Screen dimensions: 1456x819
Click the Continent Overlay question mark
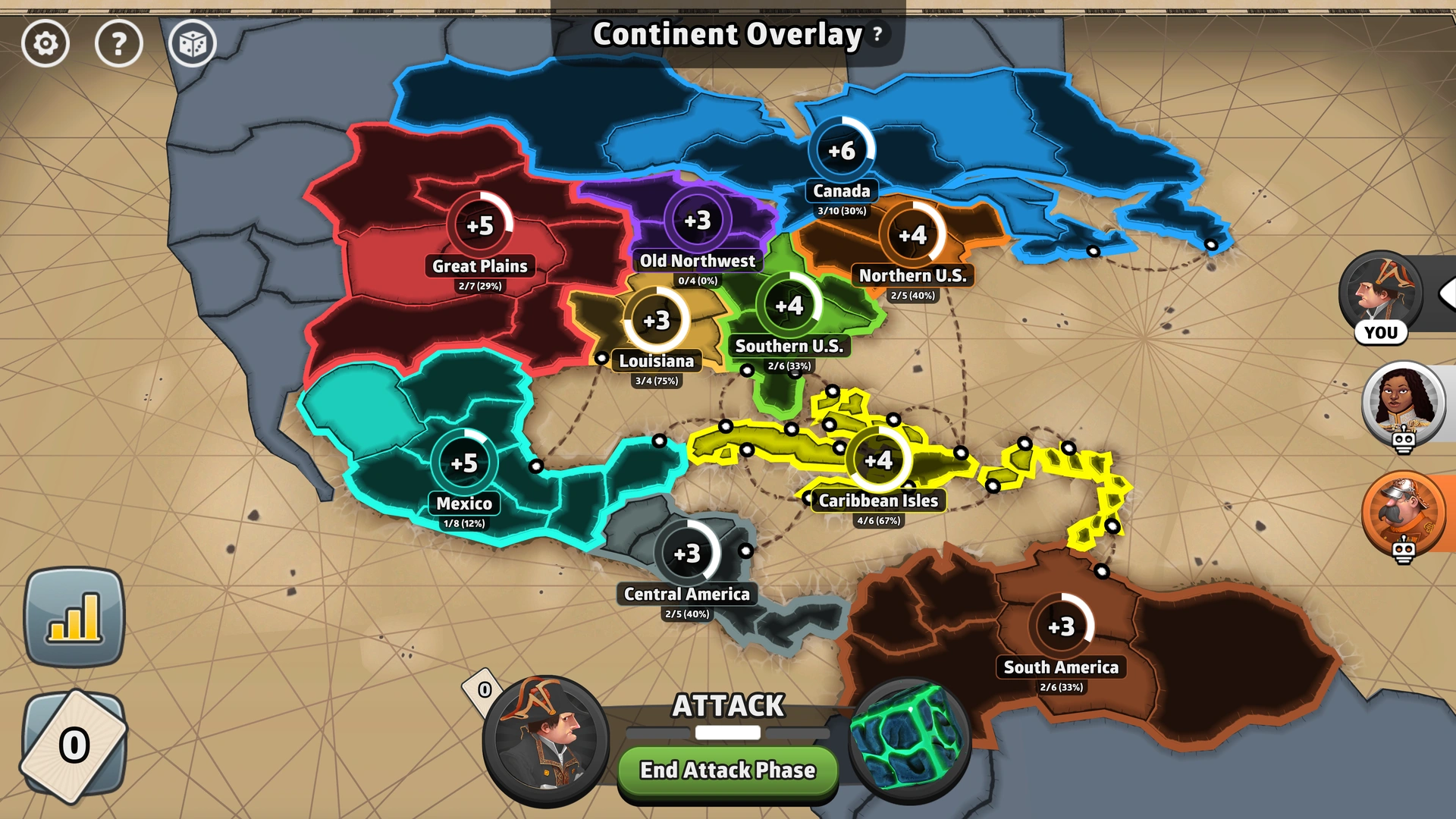pyautogui.click(x=877, y=33)
